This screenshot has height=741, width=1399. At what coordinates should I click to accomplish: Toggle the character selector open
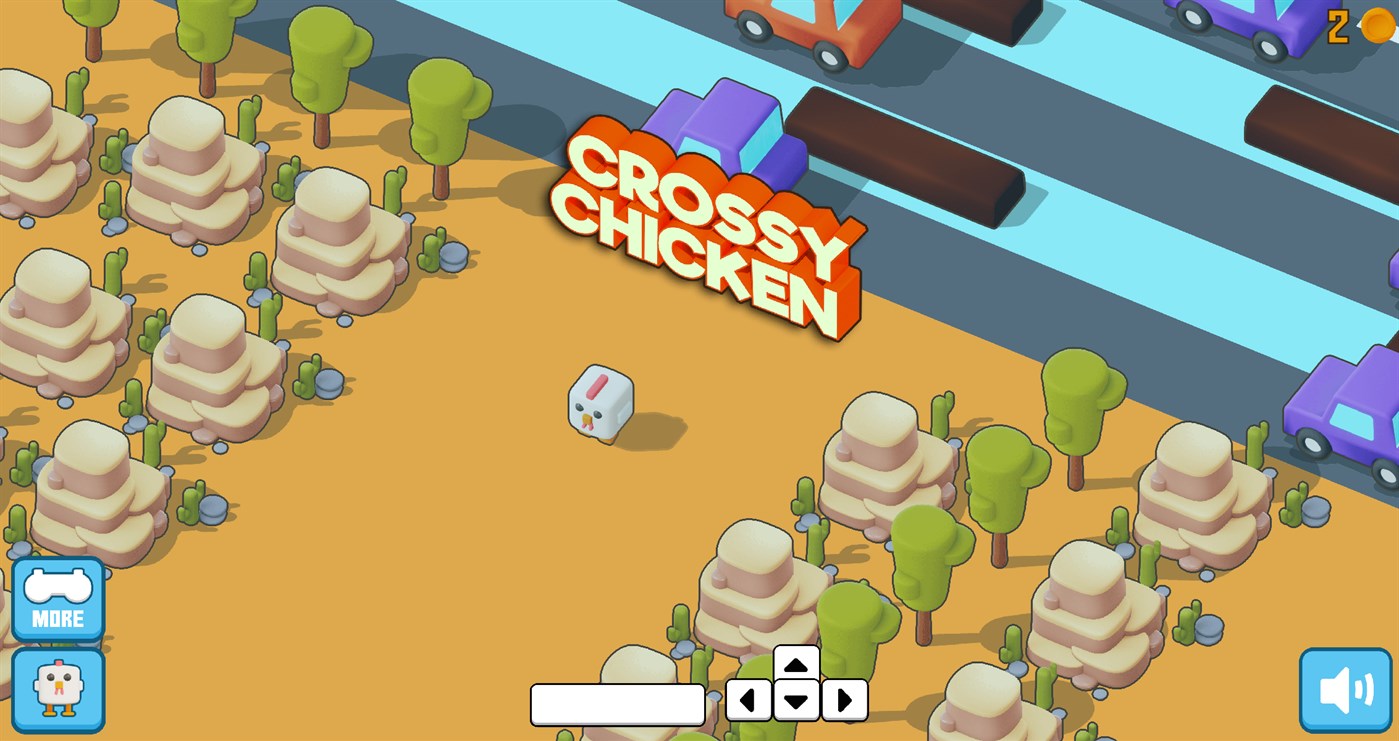(x=59, y=688)
